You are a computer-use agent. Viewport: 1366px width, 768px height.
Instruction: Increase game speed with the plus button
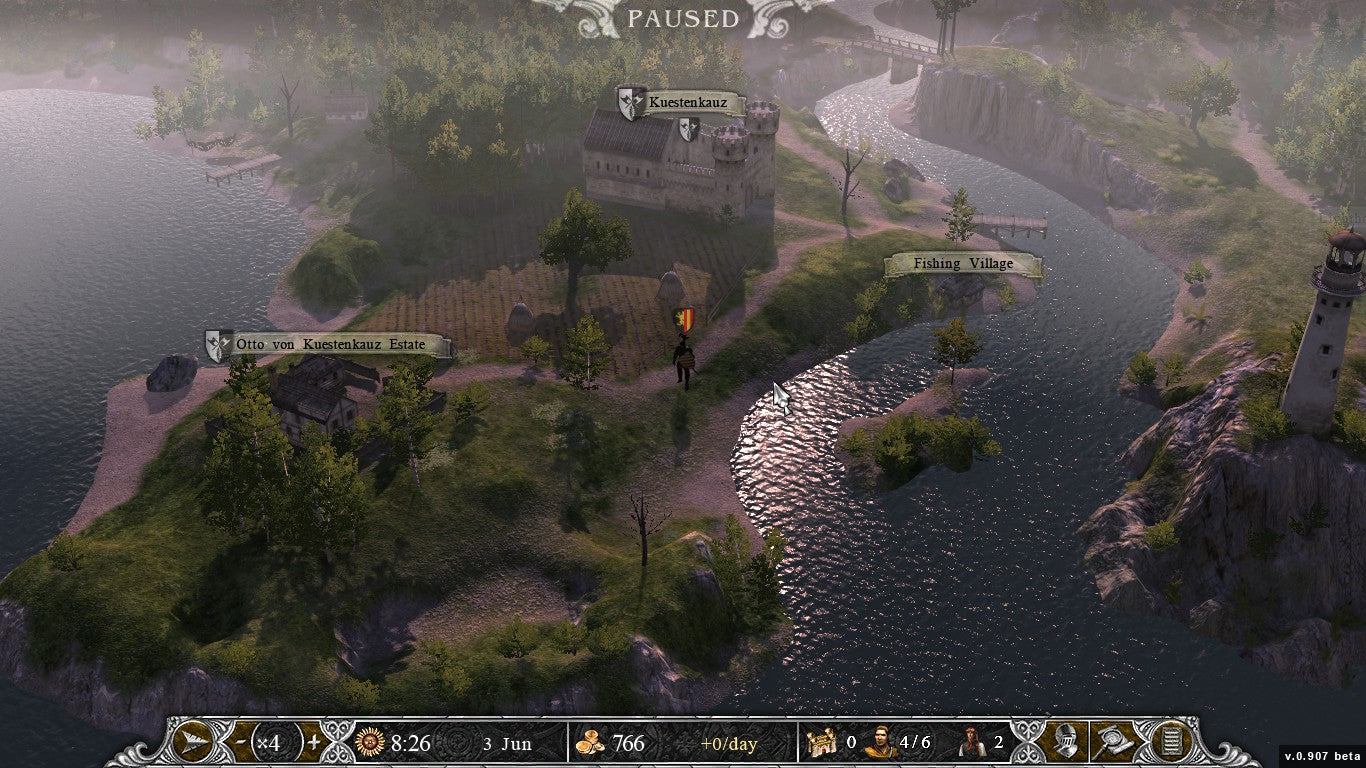pyautogui.click(x=313, y=743)
